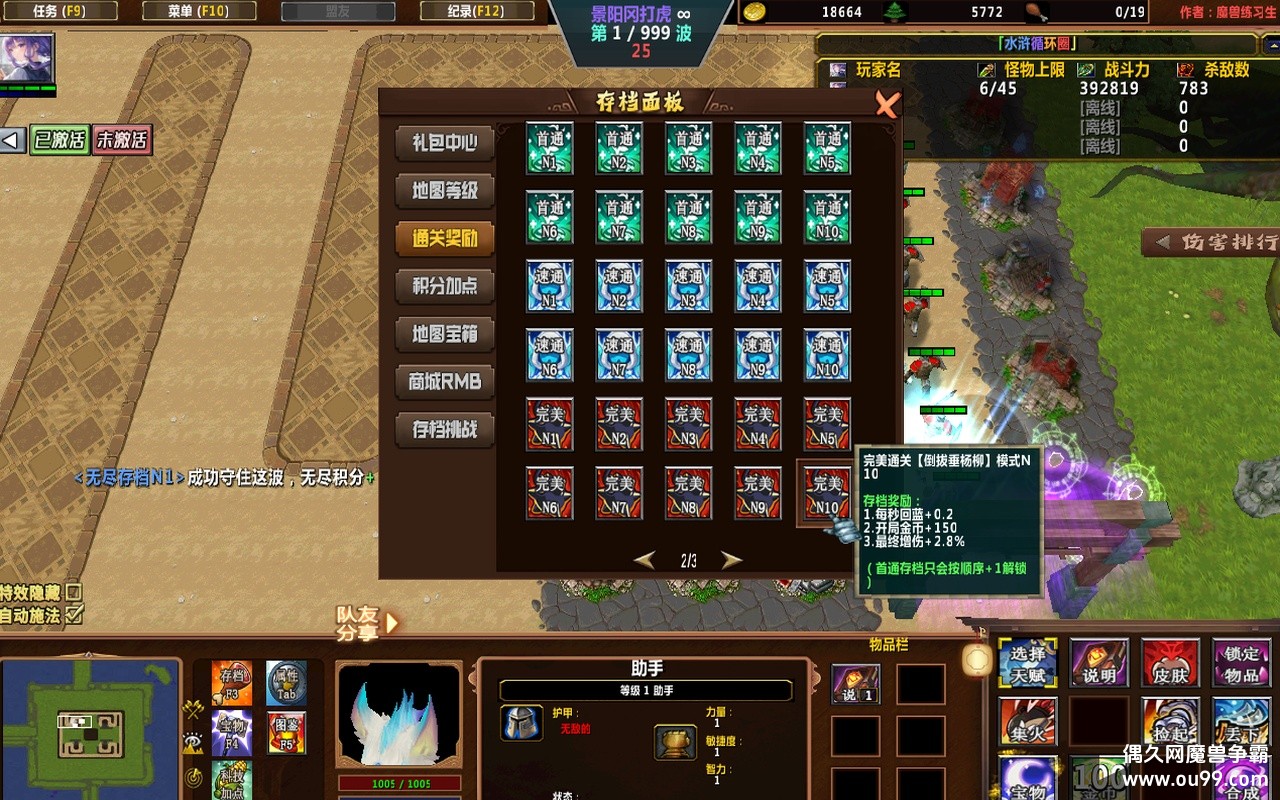The width and height of the screenshot is (1280, 800).
Task: Open the 地图宝箱 treasure chest tab
Action: point(445,334)
